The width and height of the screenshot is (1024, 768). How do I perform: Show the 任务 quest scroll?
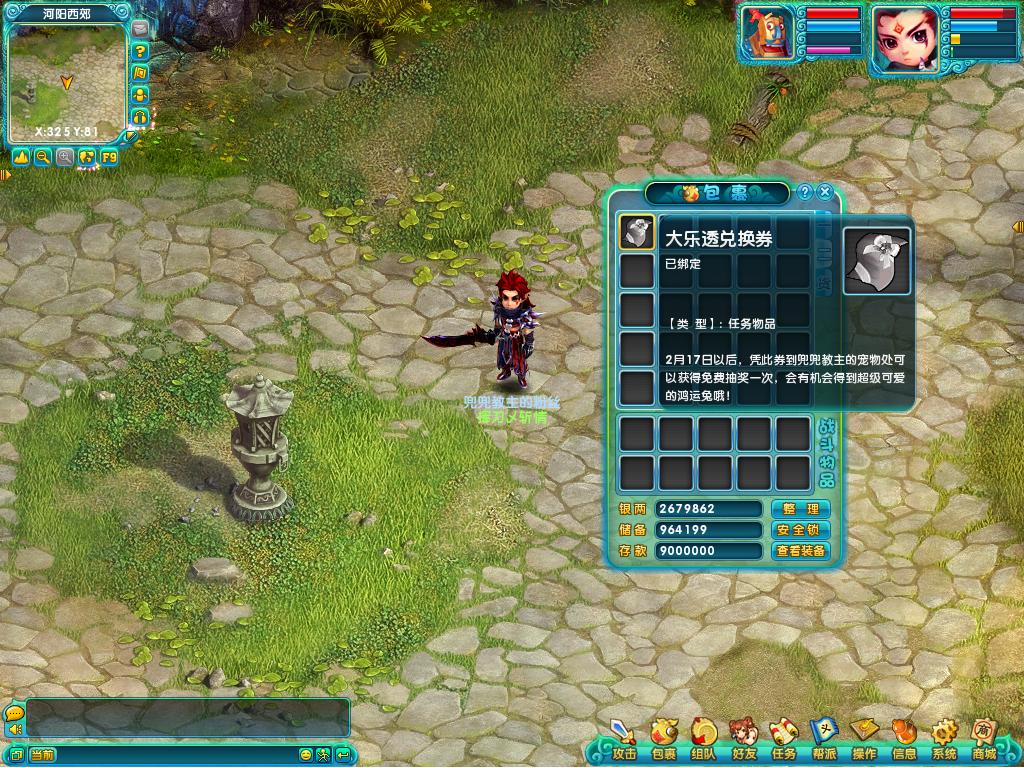click(783, 738)
